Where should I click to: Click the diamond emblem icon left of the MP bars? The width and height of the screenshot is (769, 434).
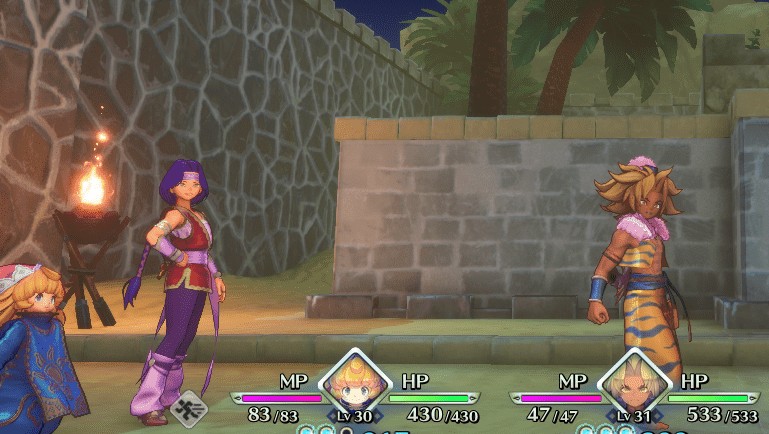point(187,408)
